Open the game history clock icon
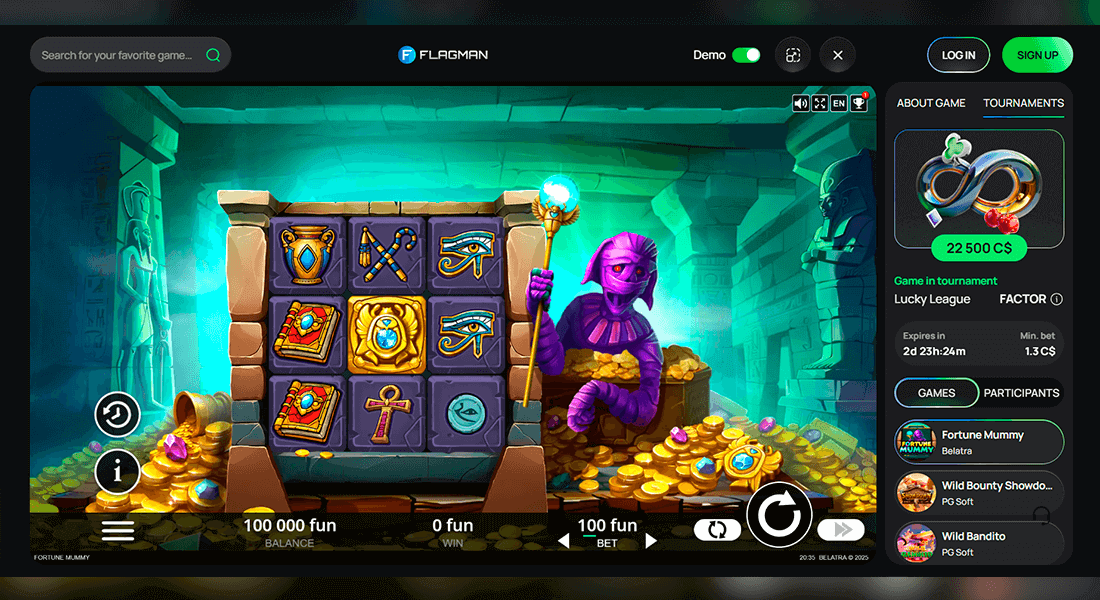1100x600 pixels. click(117, 415)
